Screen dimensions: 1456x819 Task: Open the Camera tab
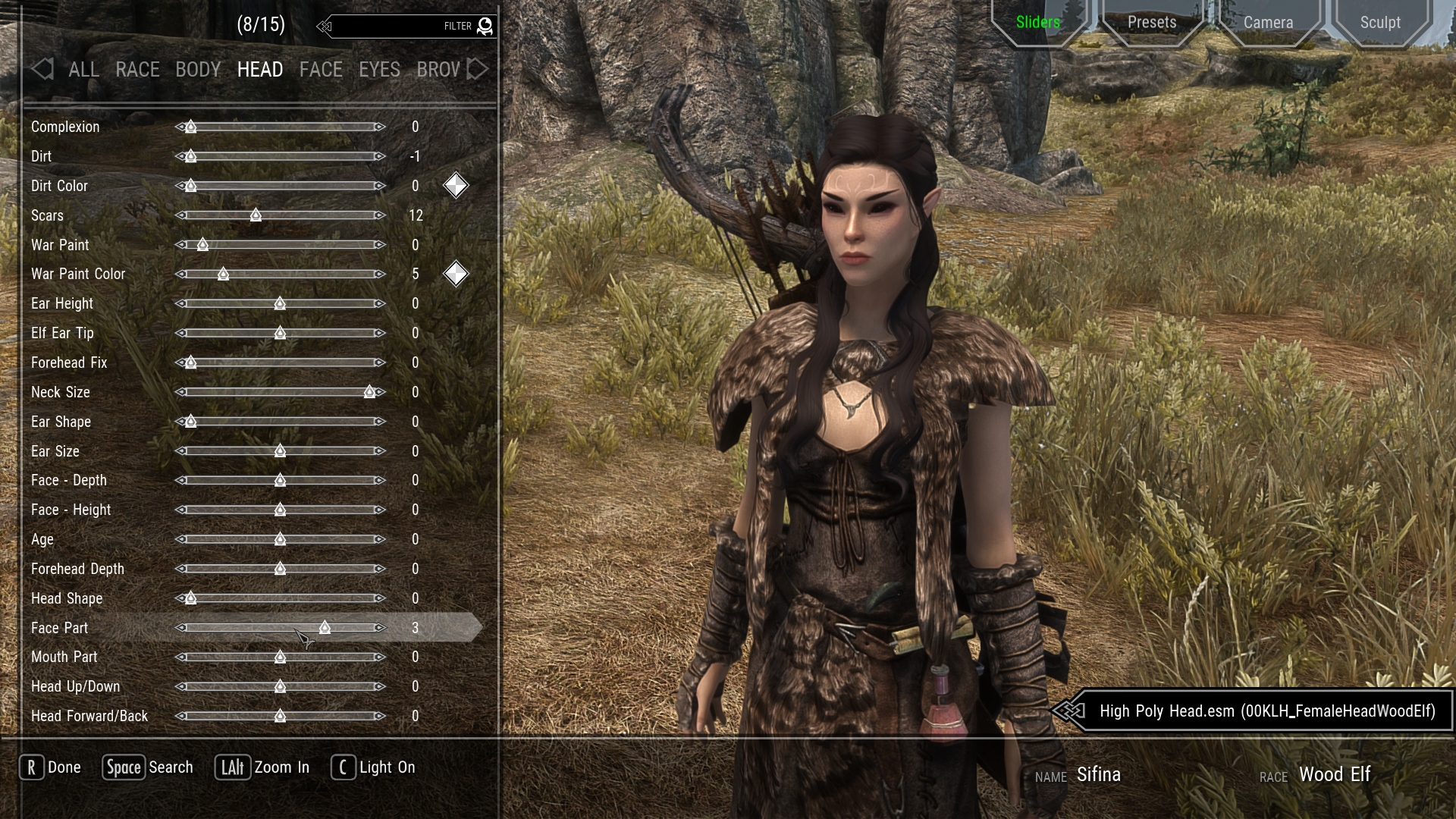tap(1268, 23)
